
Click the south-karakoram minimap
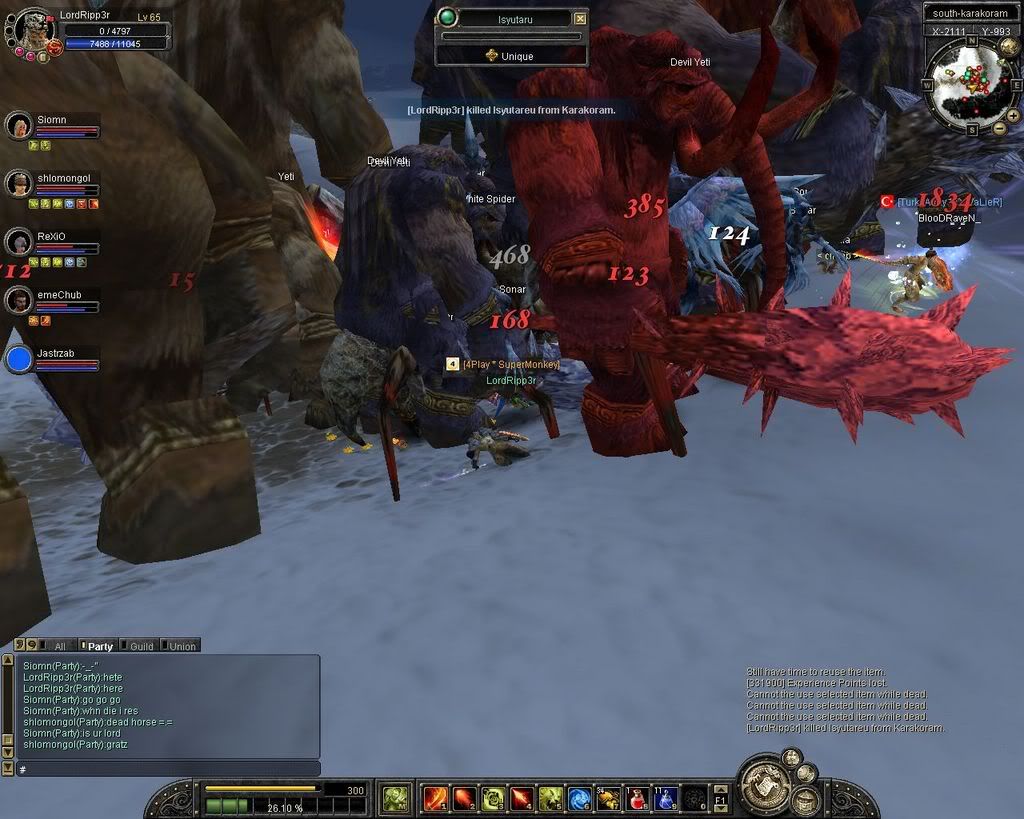click(x=969, y=83)
